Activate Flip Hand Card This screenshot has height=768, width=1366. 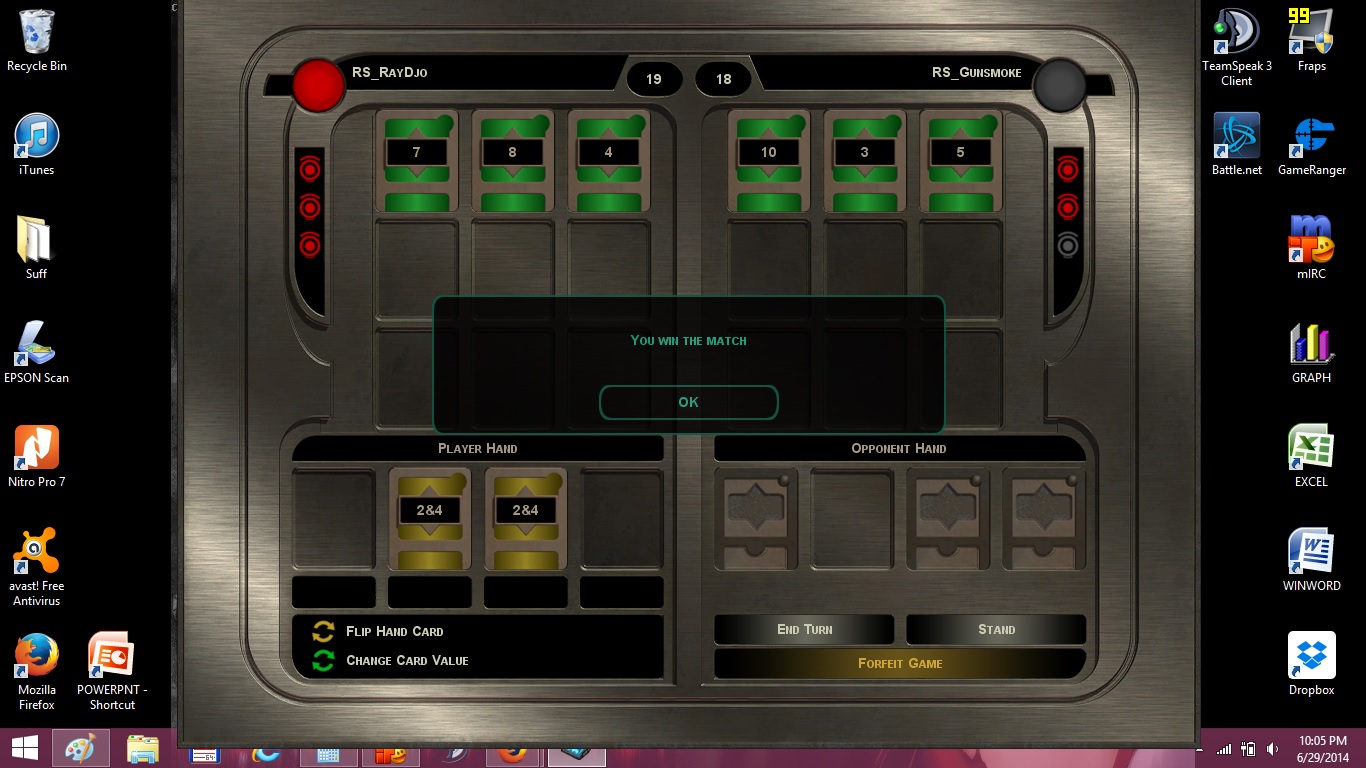(x=394, y=631)
